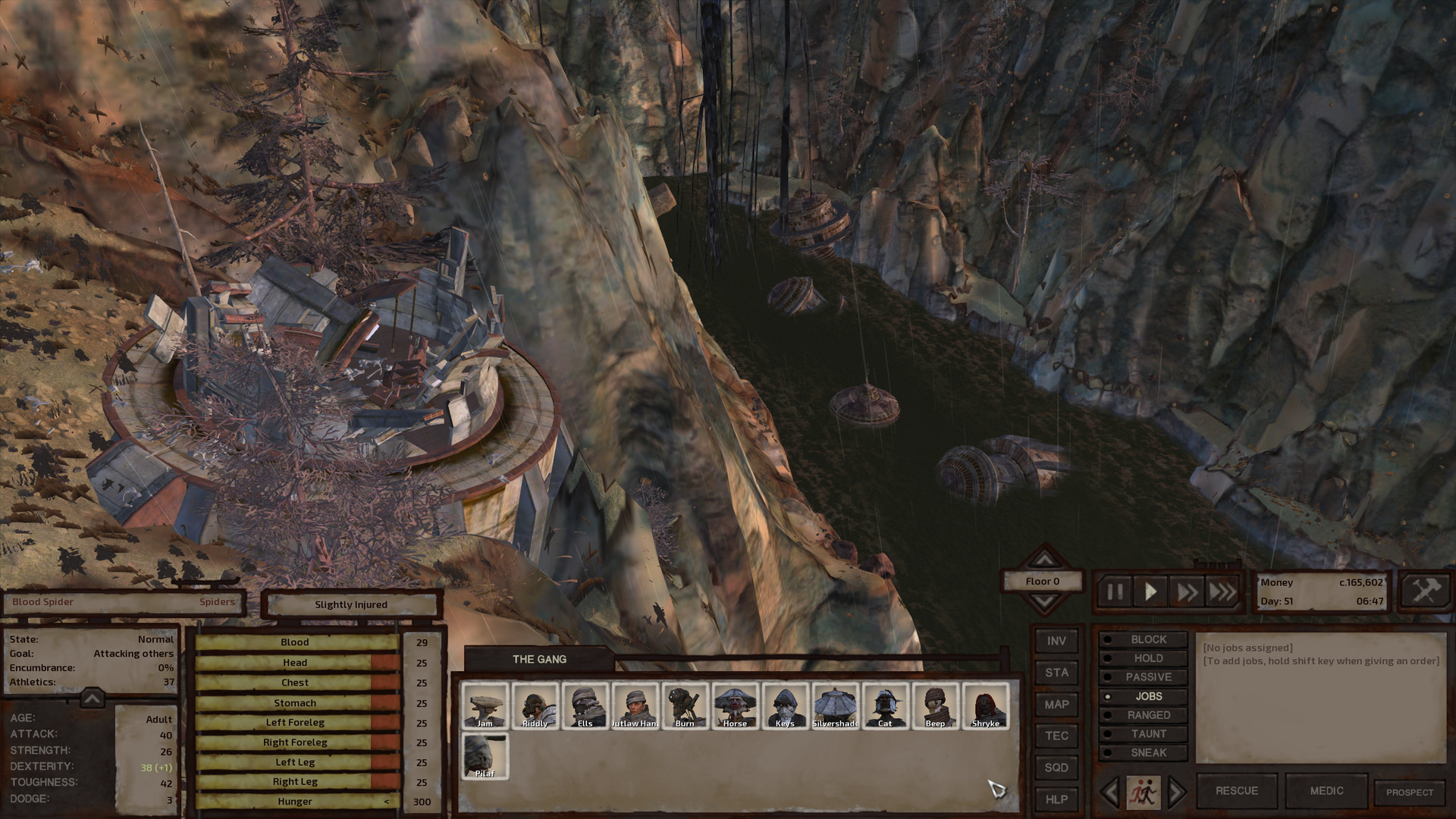The width and height of the screenshot is (1456, 819).
Task: Open the SQD squad panel
Action: pyautogui.click(x=1056, y=767)
